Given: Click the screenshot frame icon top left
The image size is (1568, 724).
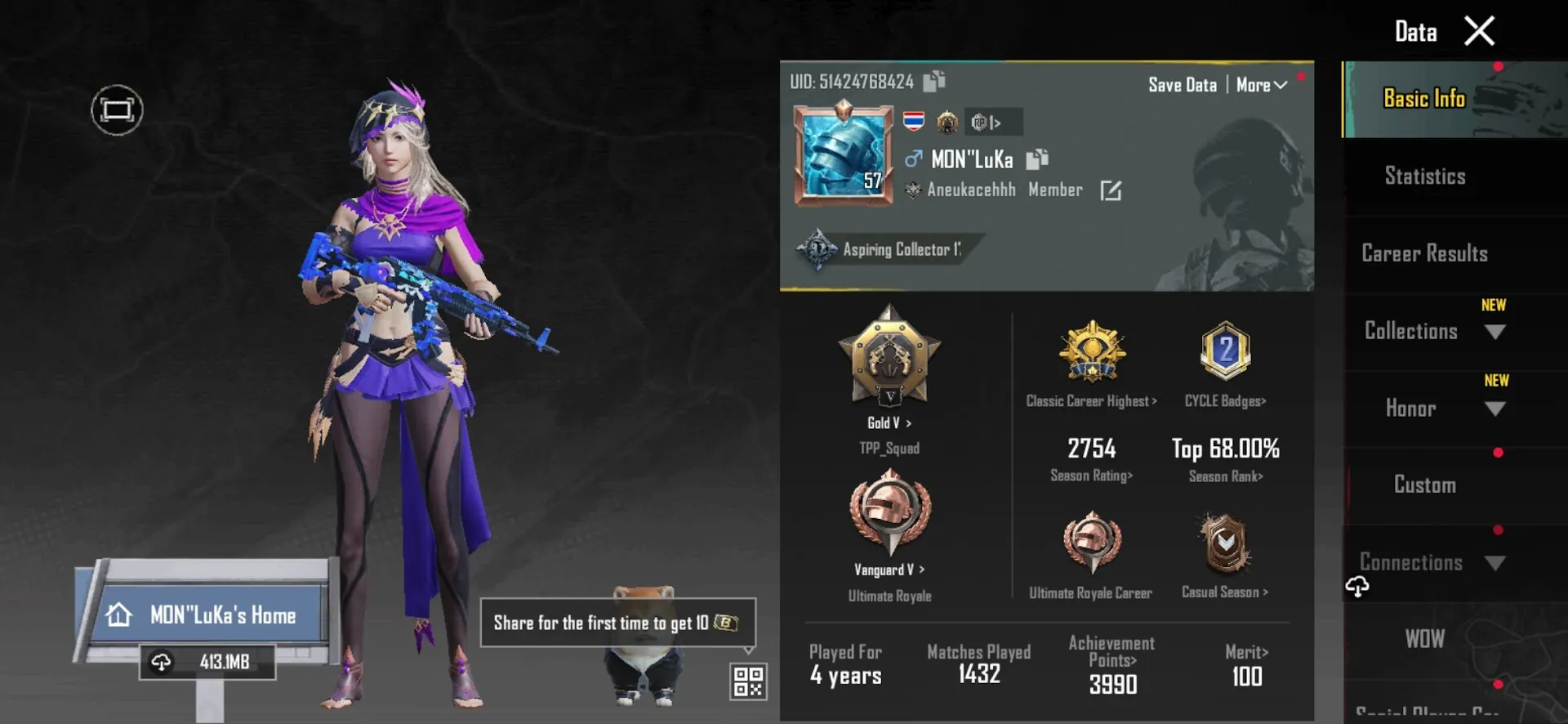Looking at the screenshot, I should point(116,109).
